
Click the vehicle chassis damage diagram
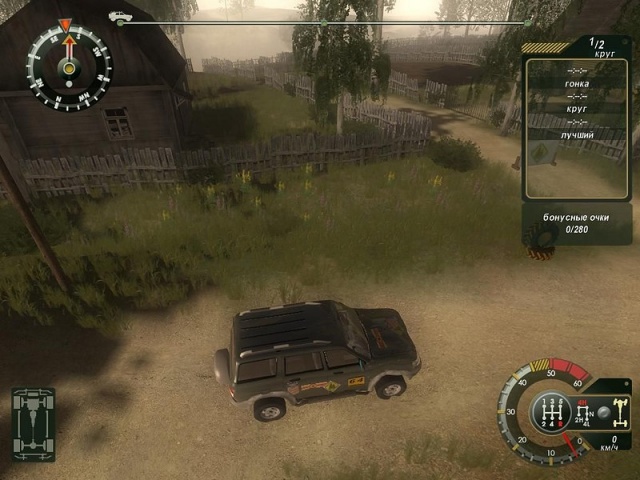coord(34,423)
